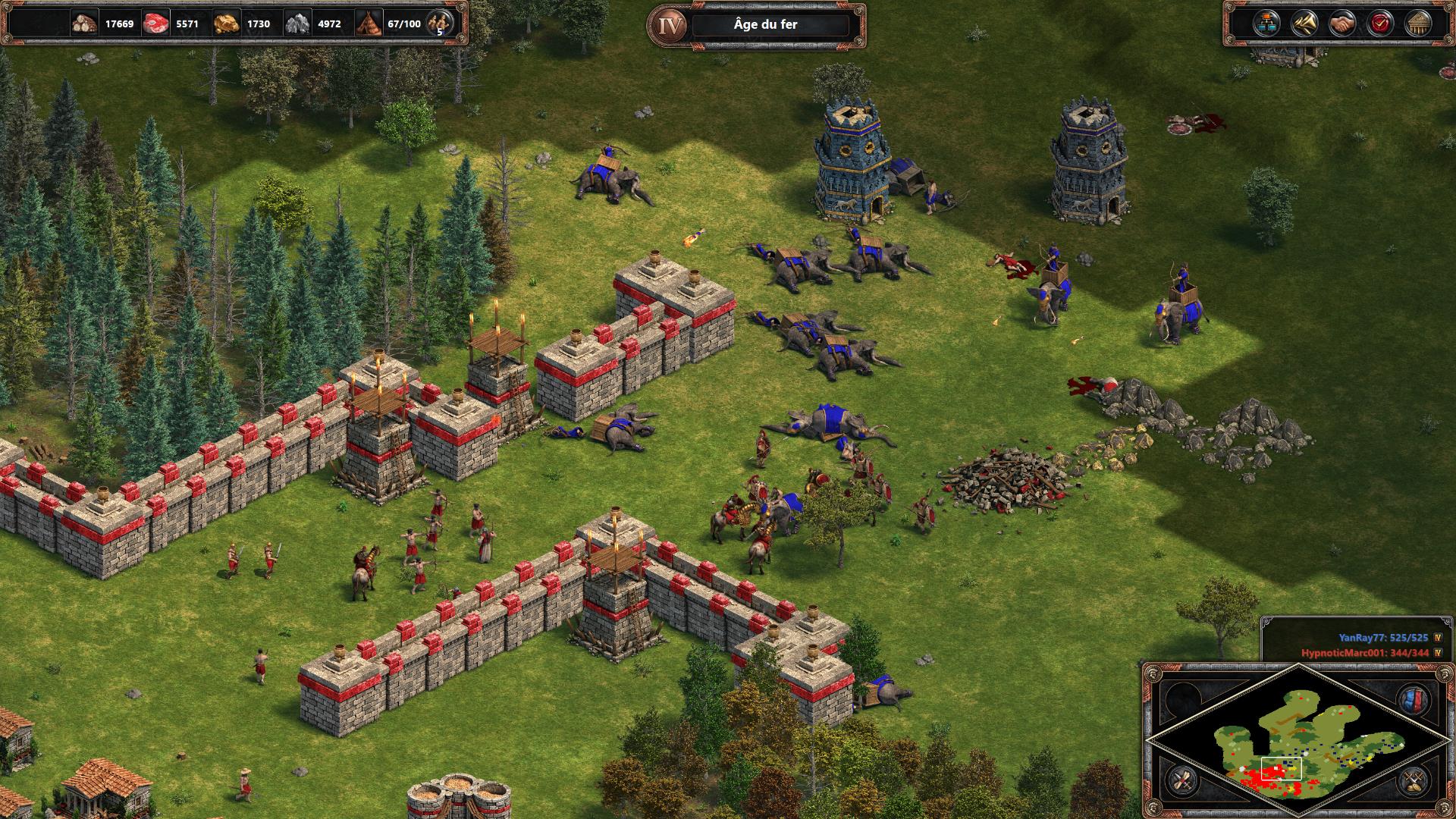View objectives via the red seal icon
Screen dimensions: 1456x819
(x=1380, y=23)
